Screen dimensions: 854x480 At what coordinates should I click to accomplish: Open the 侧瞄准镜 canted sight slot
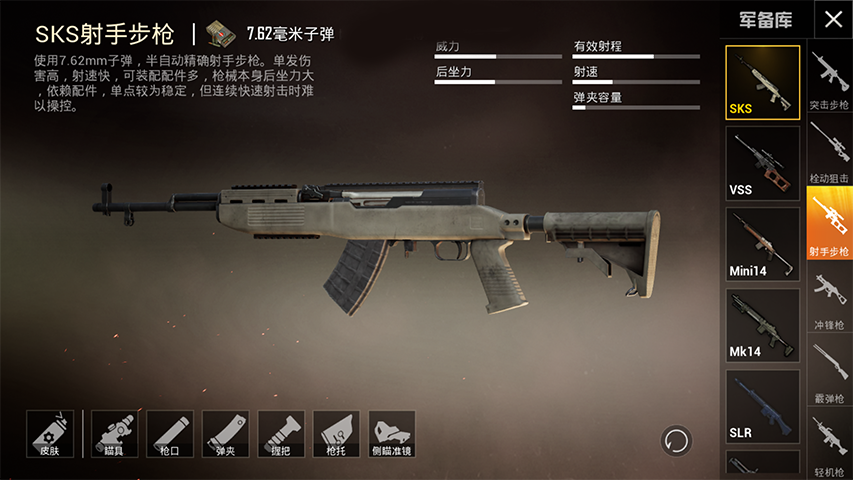[392, 434]
